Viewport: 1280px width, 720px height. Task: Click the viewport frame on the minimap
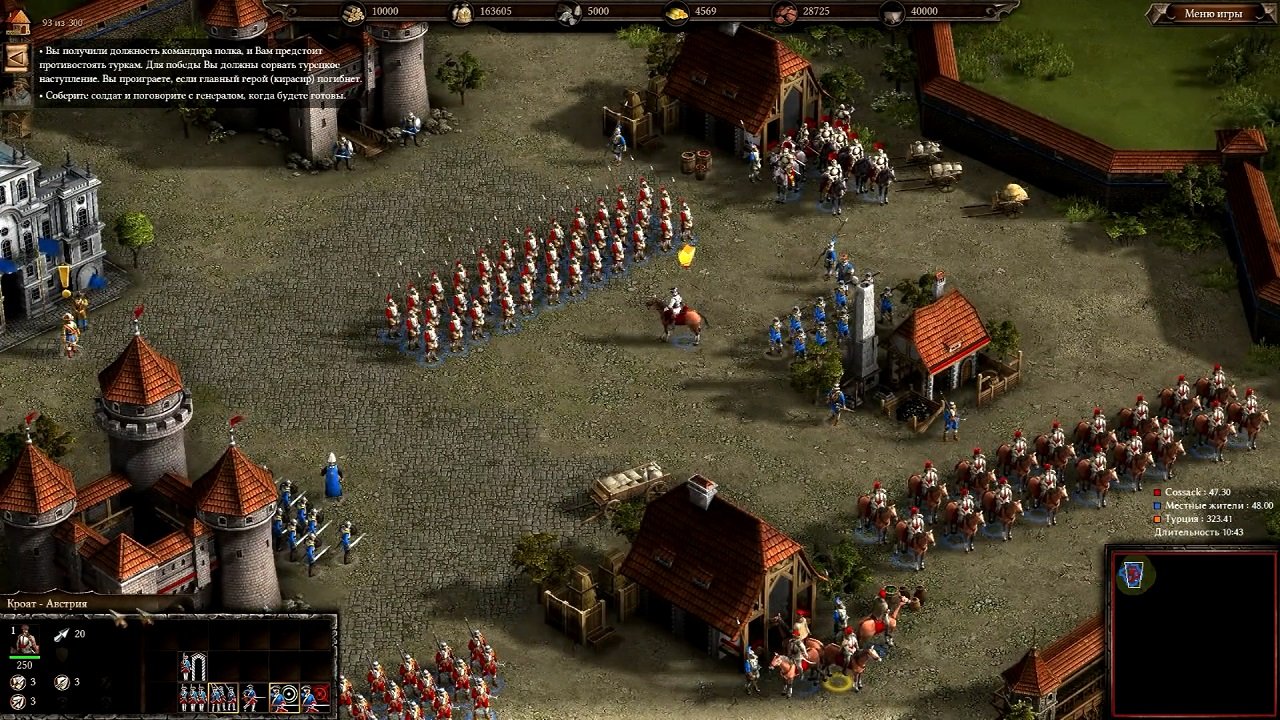(x=1133, y=574)
